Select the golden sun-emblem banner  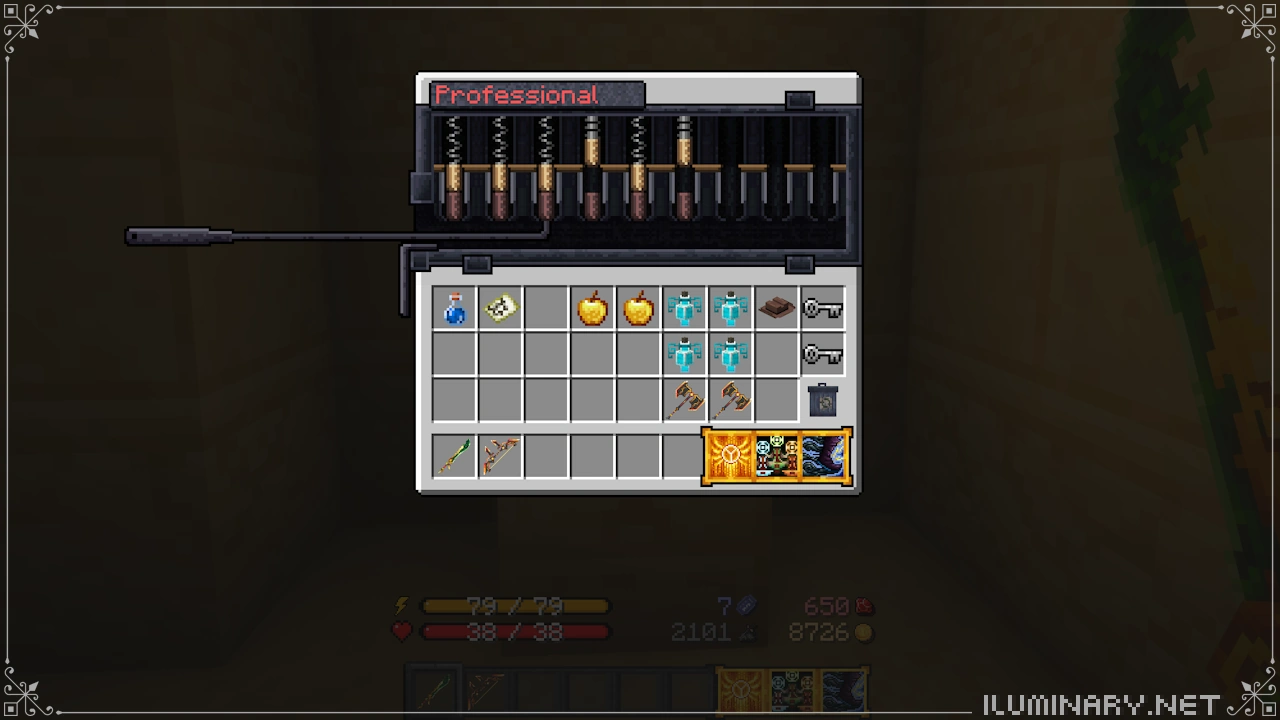[729, 455]
